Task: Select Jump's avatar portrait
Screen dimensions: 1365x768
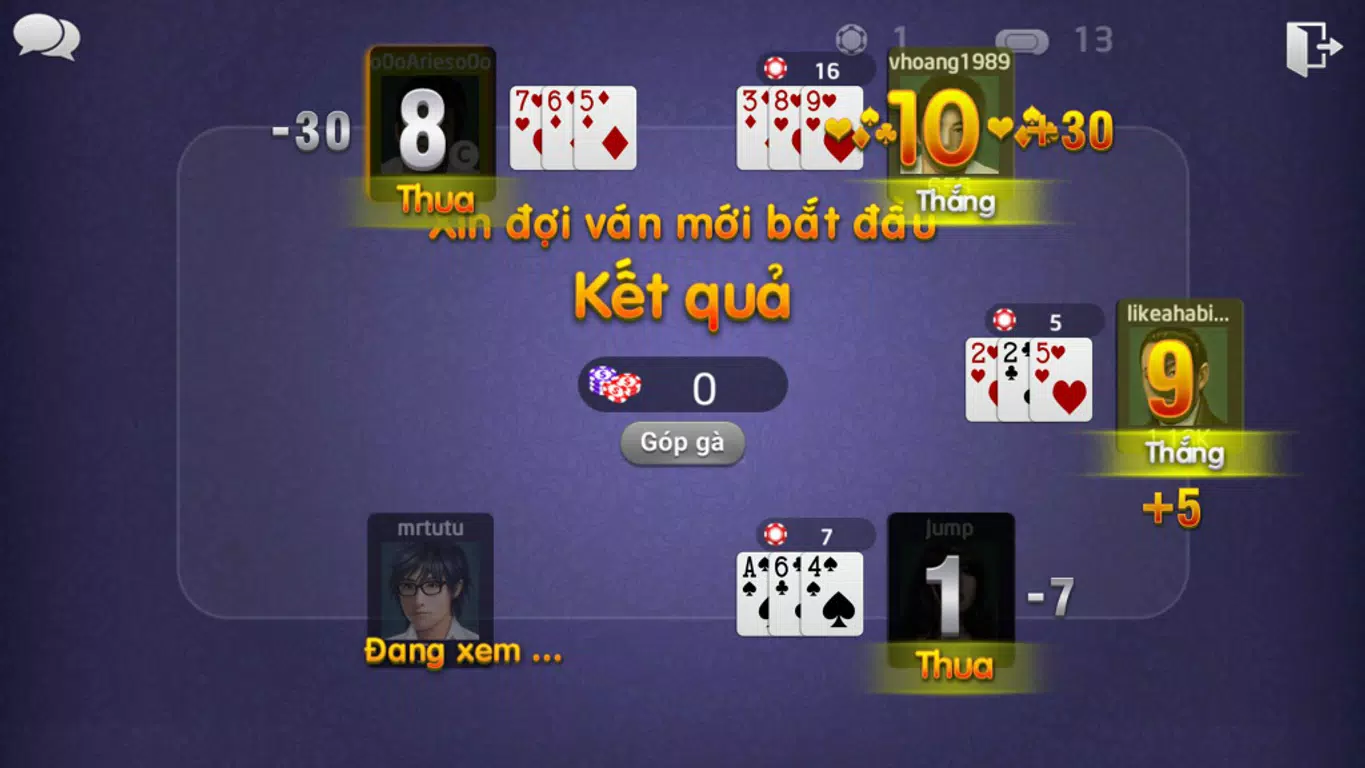Action: pos(952,590)
